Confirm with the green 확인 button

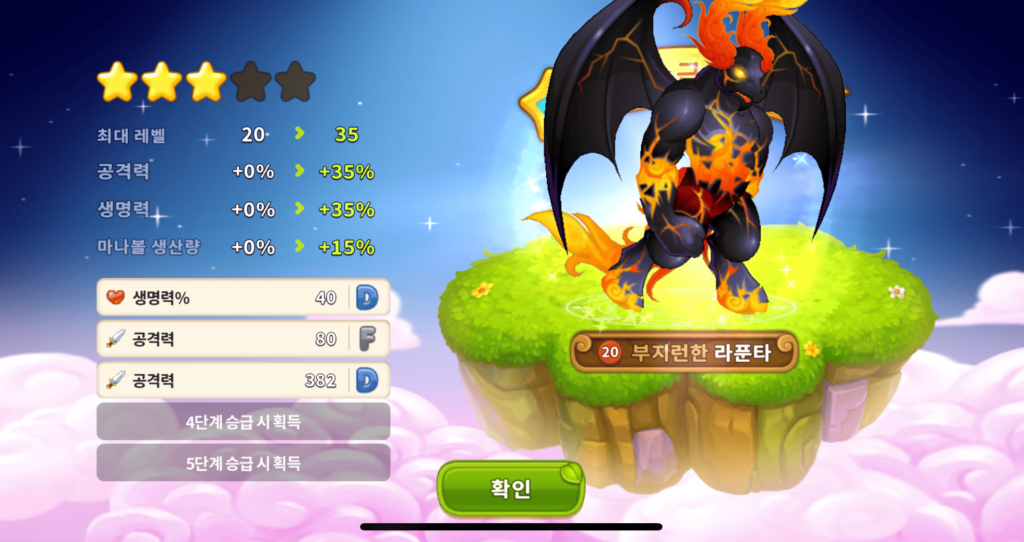510,489
